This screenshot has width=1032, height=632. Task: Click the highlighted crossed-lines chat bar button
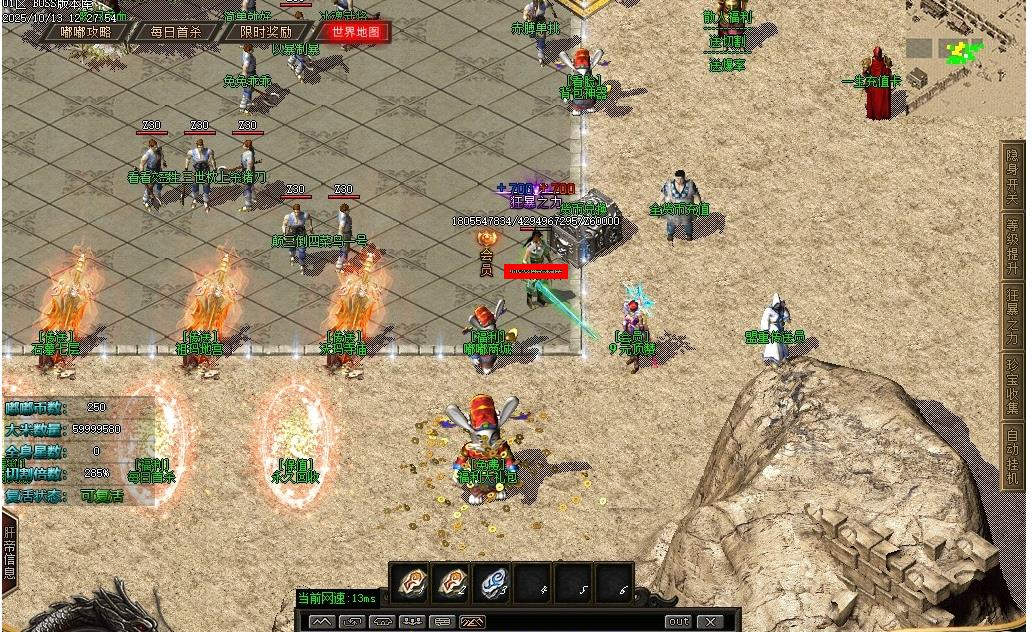(x=473, y=622)
